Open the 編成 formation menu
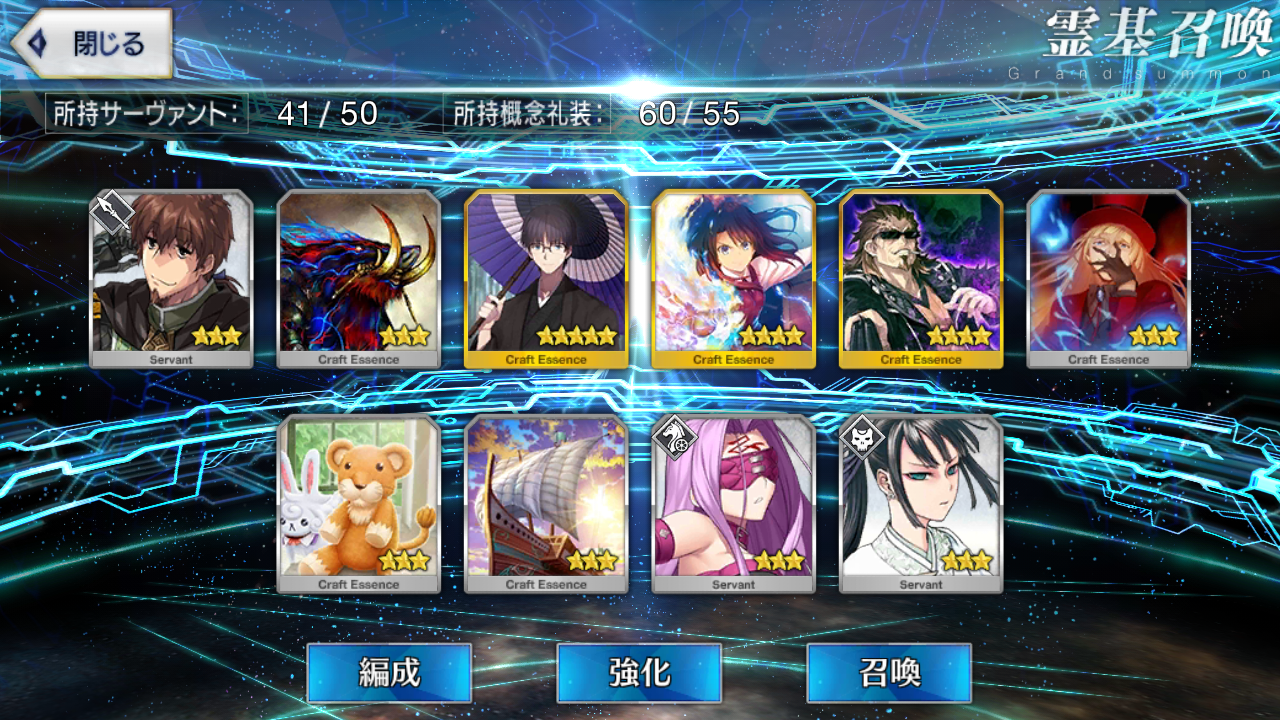 pyautogui.click(x=389, y=672)
